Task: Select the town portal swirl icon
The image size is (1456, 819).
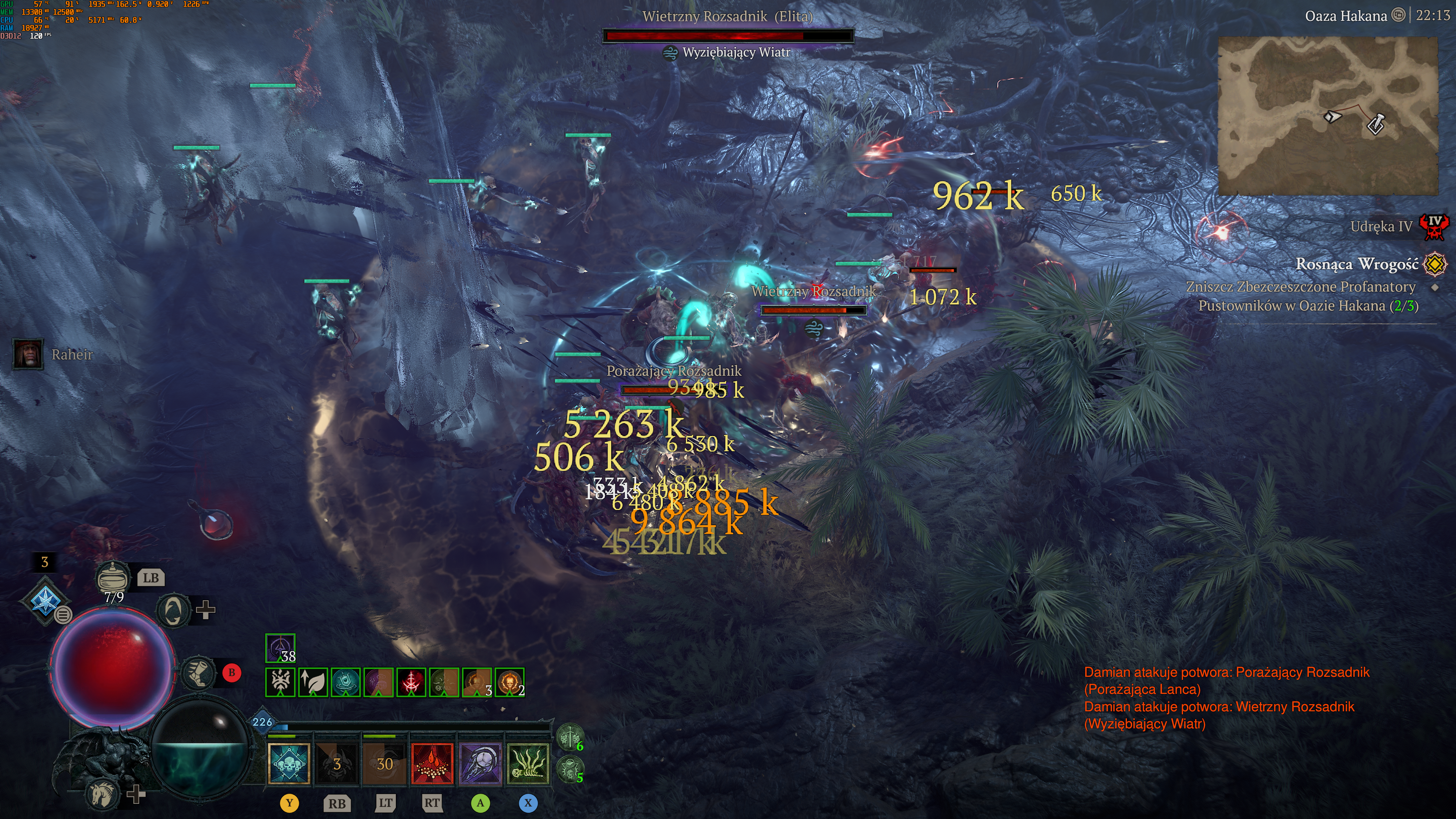Action: 173,610
